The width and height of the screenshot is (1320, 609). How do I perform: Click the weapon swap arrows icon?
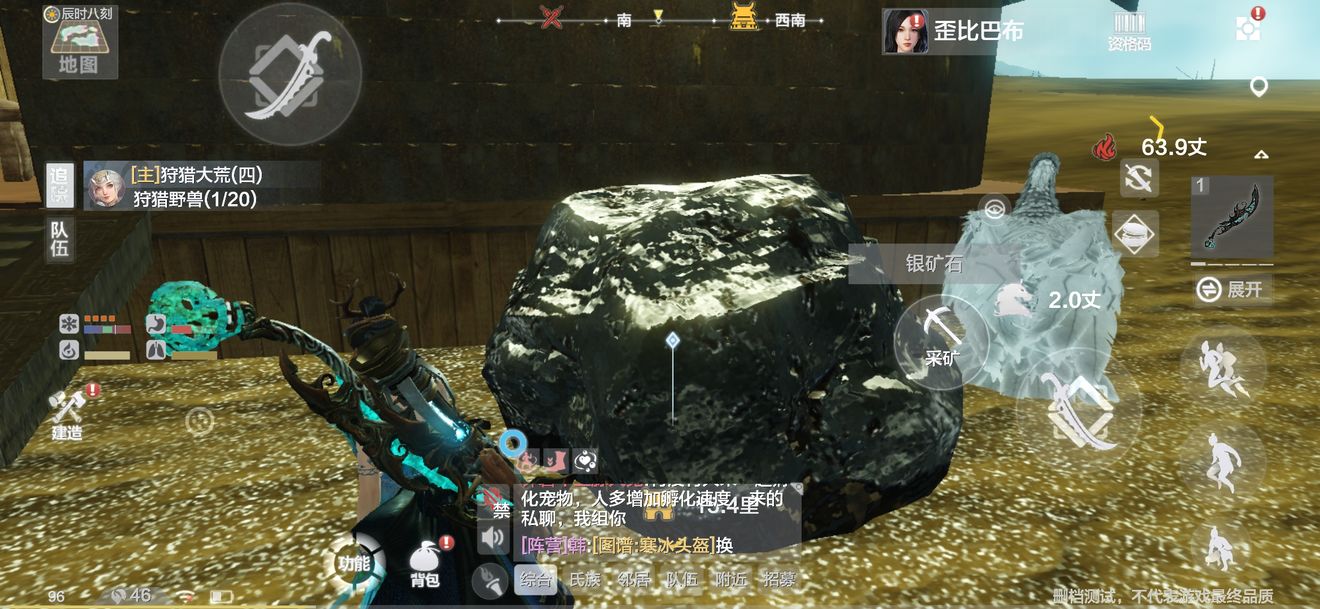point(1139,178)
